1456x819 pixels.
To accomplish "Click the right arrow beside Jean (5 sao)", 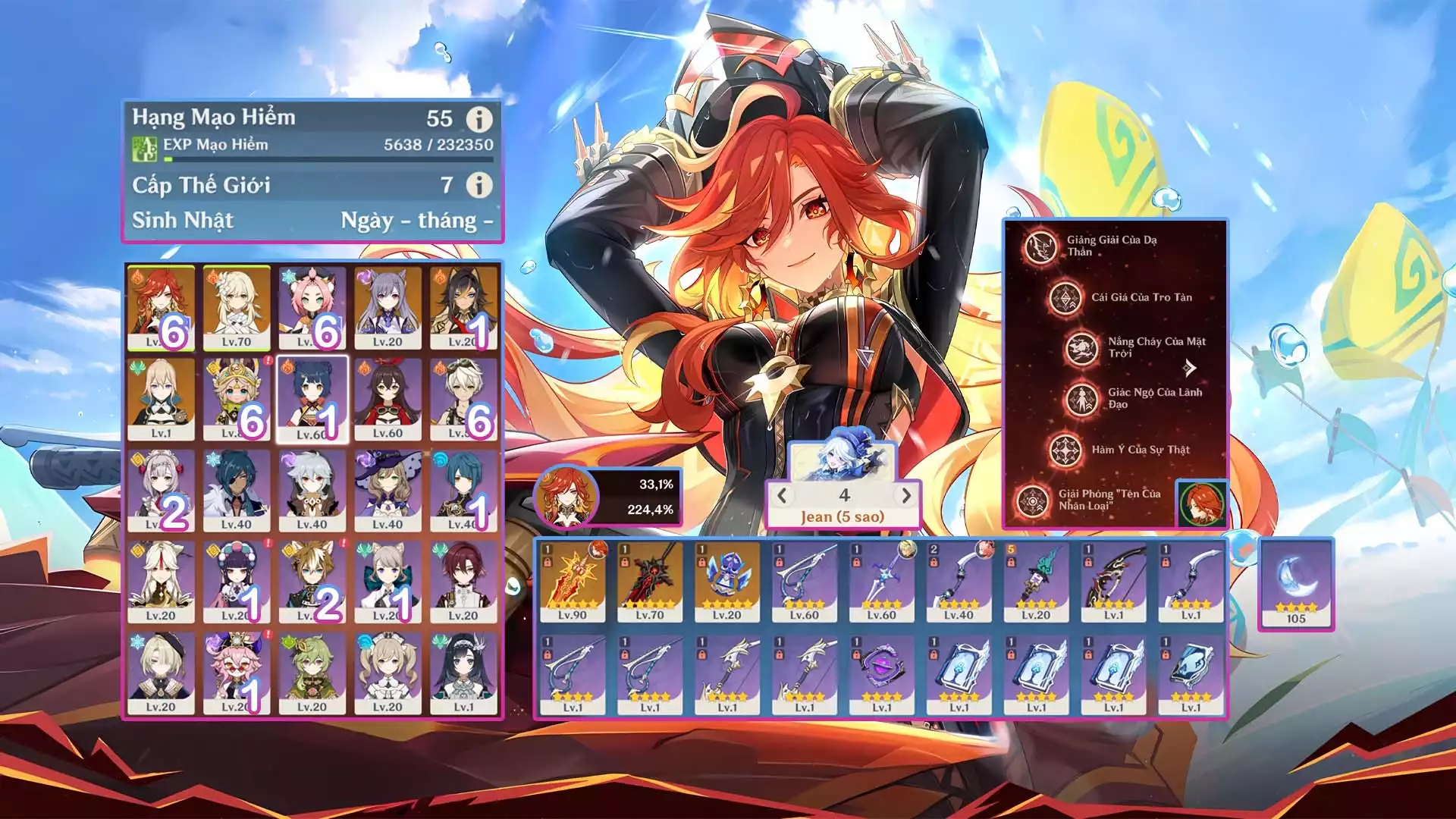I will coord(905,496).
